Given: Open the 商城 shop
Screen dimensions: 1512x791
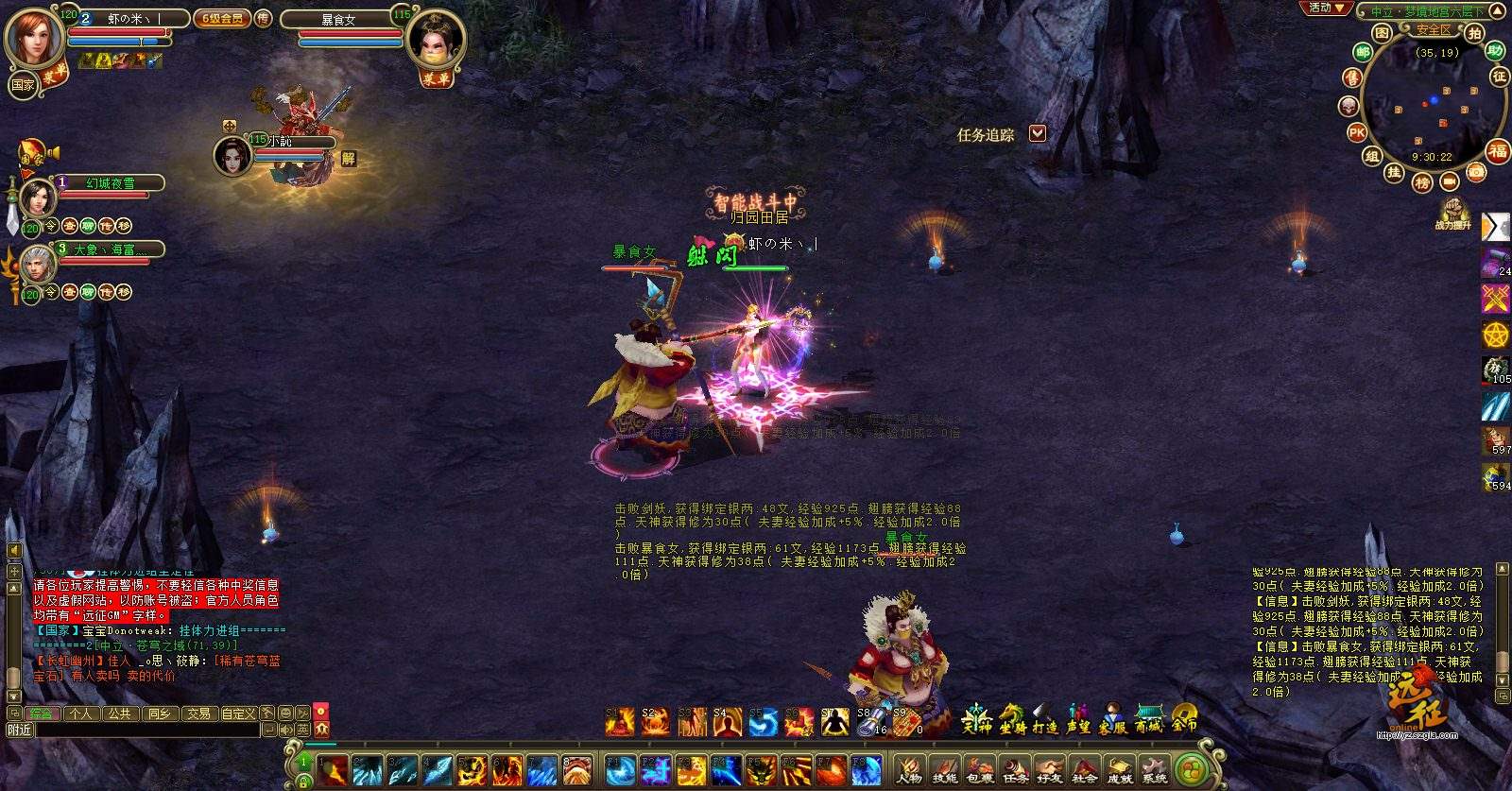Looking at the screenshot, I should [x=1149, y=721].
